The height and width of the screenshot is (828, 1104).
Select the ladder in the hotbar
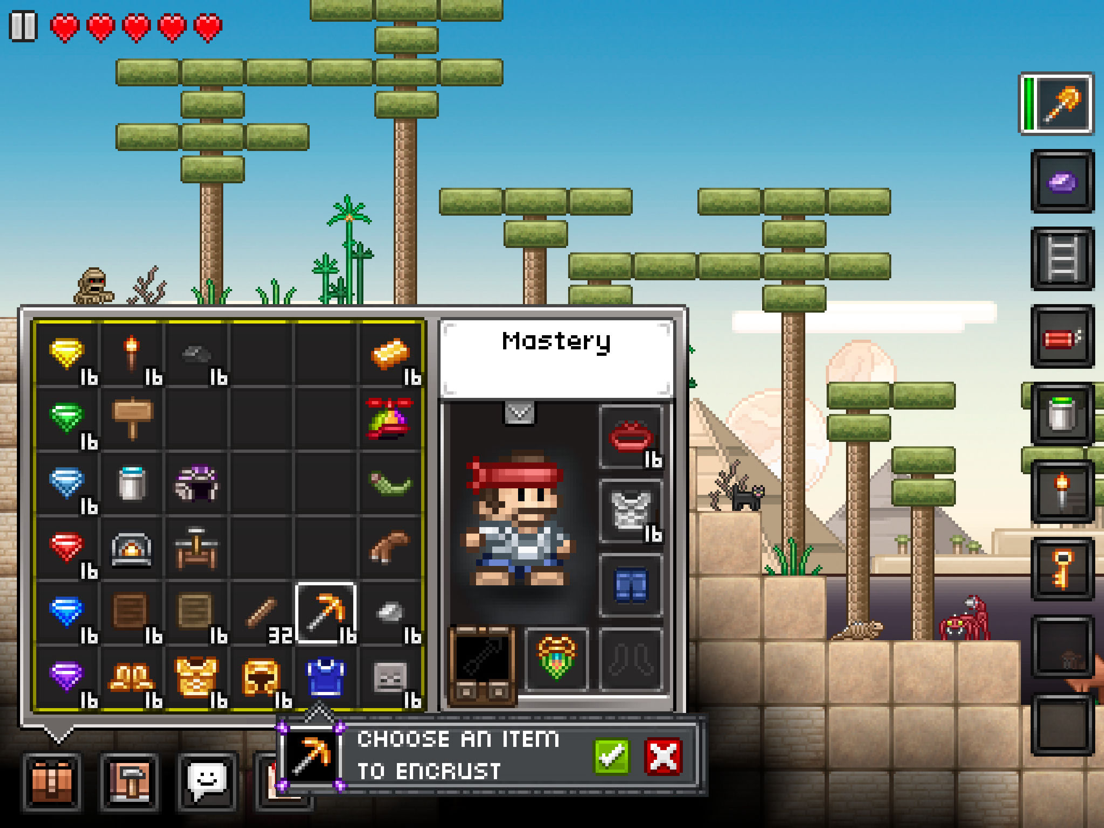pyautogui.click(x=1062, y=259)
